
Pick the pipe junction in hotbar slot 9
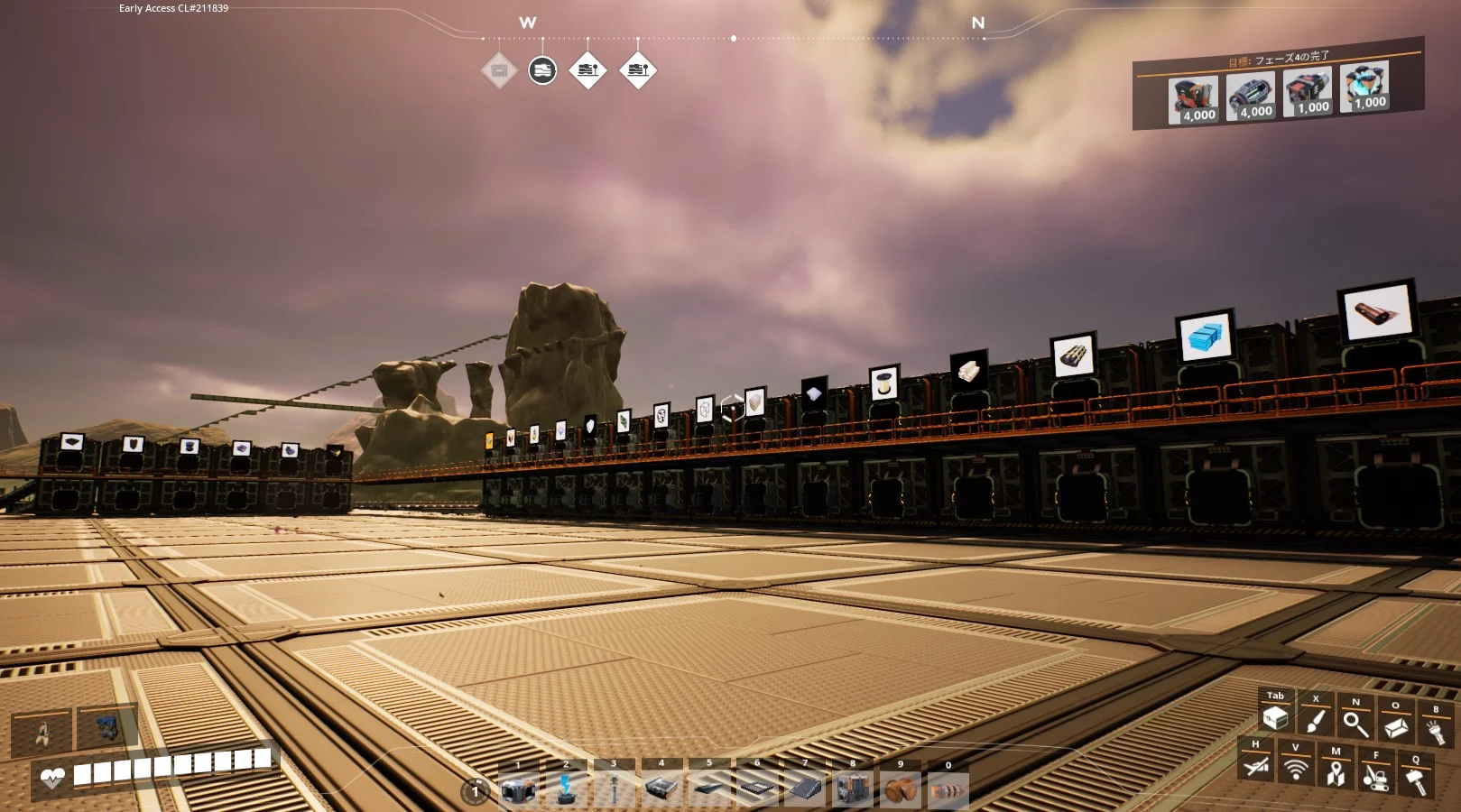pos(900,789)
